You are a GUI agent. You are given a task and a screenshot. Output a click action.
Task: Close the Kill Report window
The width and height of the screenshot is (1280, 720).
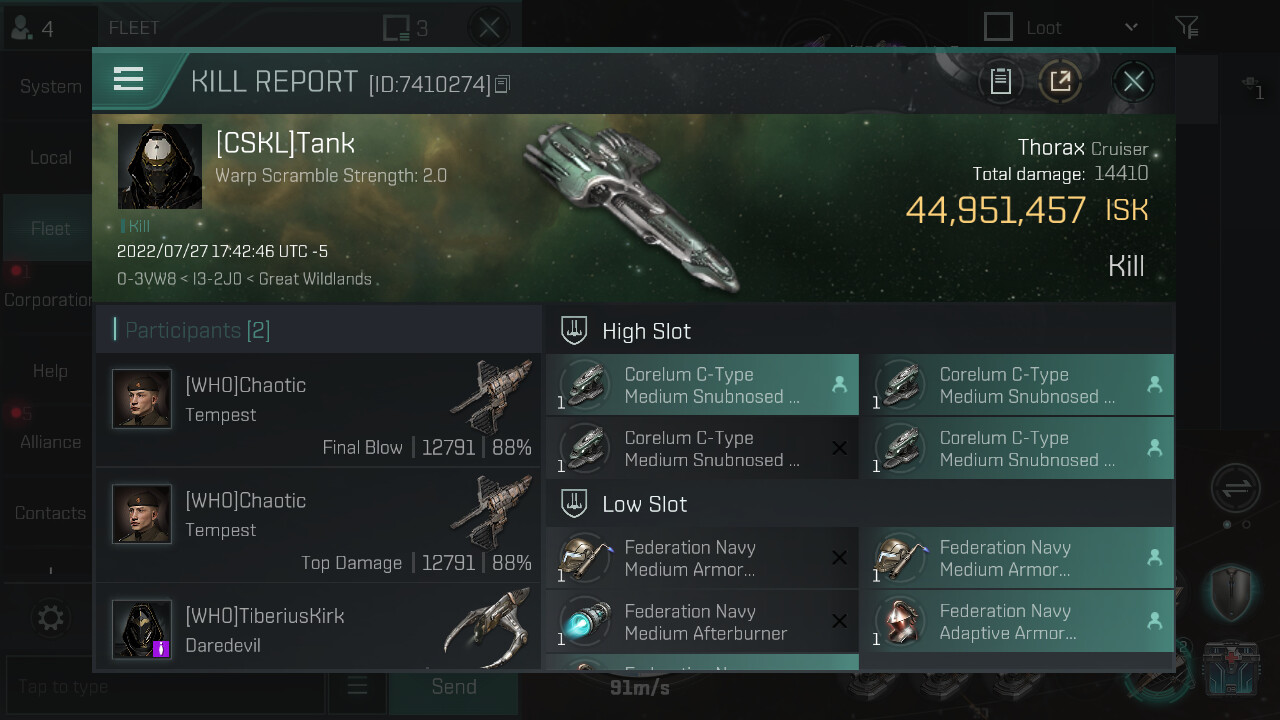1133,82
